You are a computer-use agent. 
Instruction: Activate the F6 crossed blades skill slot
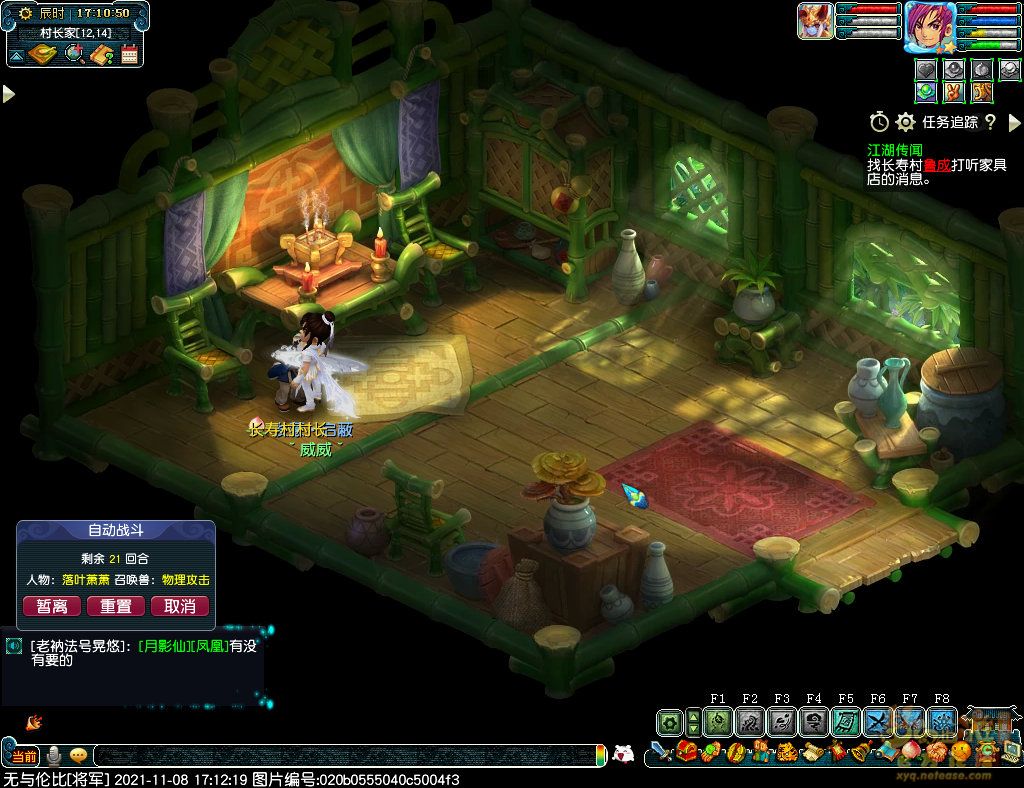[x=878, y=722]
